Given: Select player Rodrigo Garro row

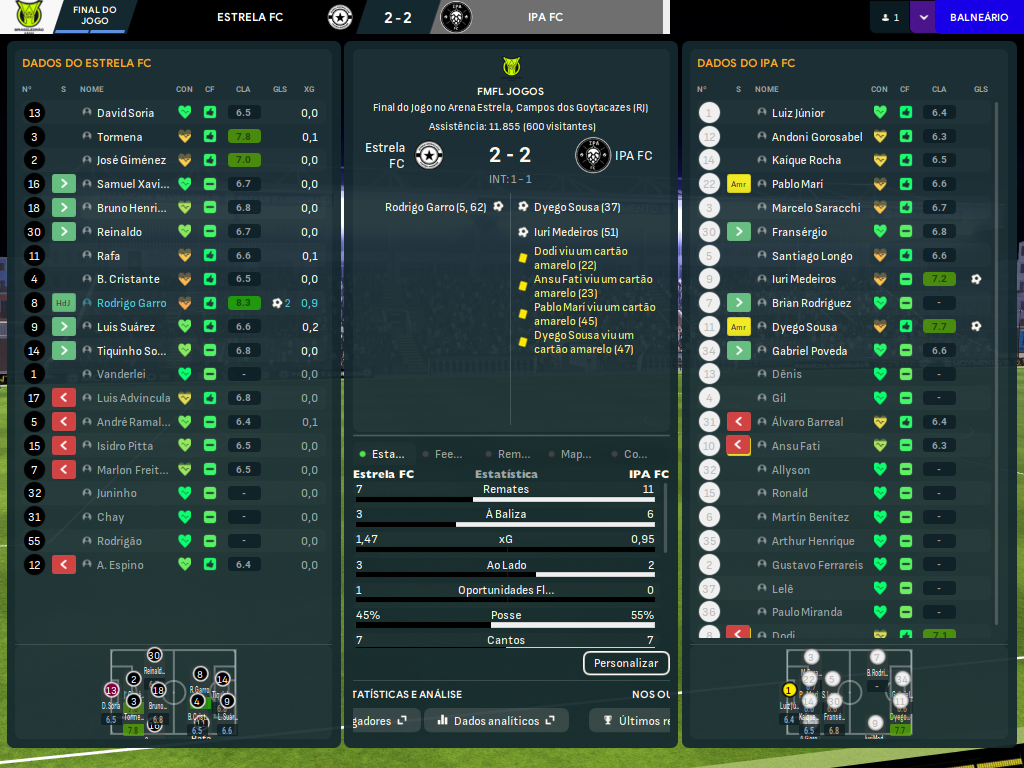Looking at the screenshot, I should [x=131, y=303].
